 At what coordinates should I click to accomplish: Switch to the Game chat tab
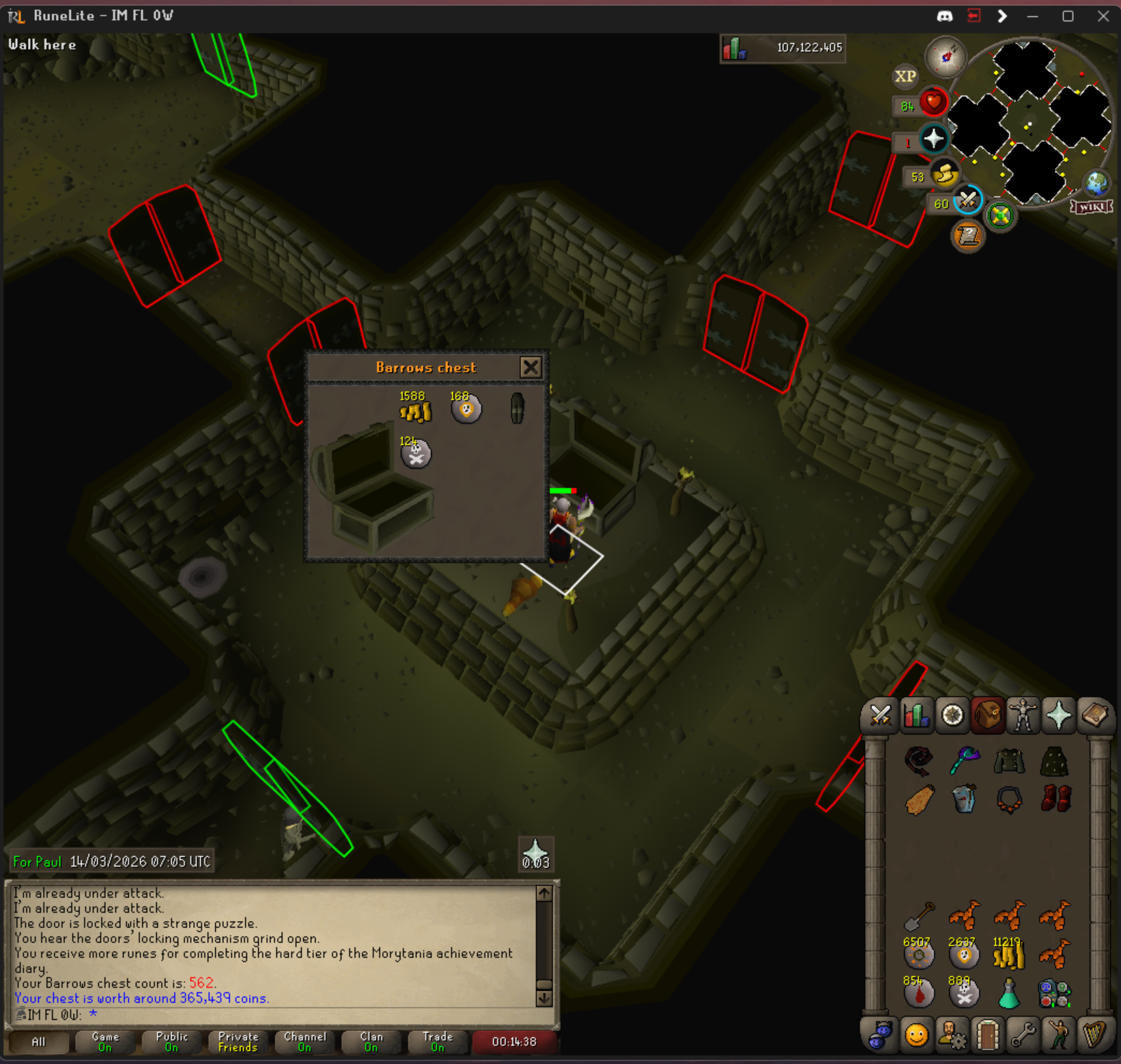[105, 1041]
